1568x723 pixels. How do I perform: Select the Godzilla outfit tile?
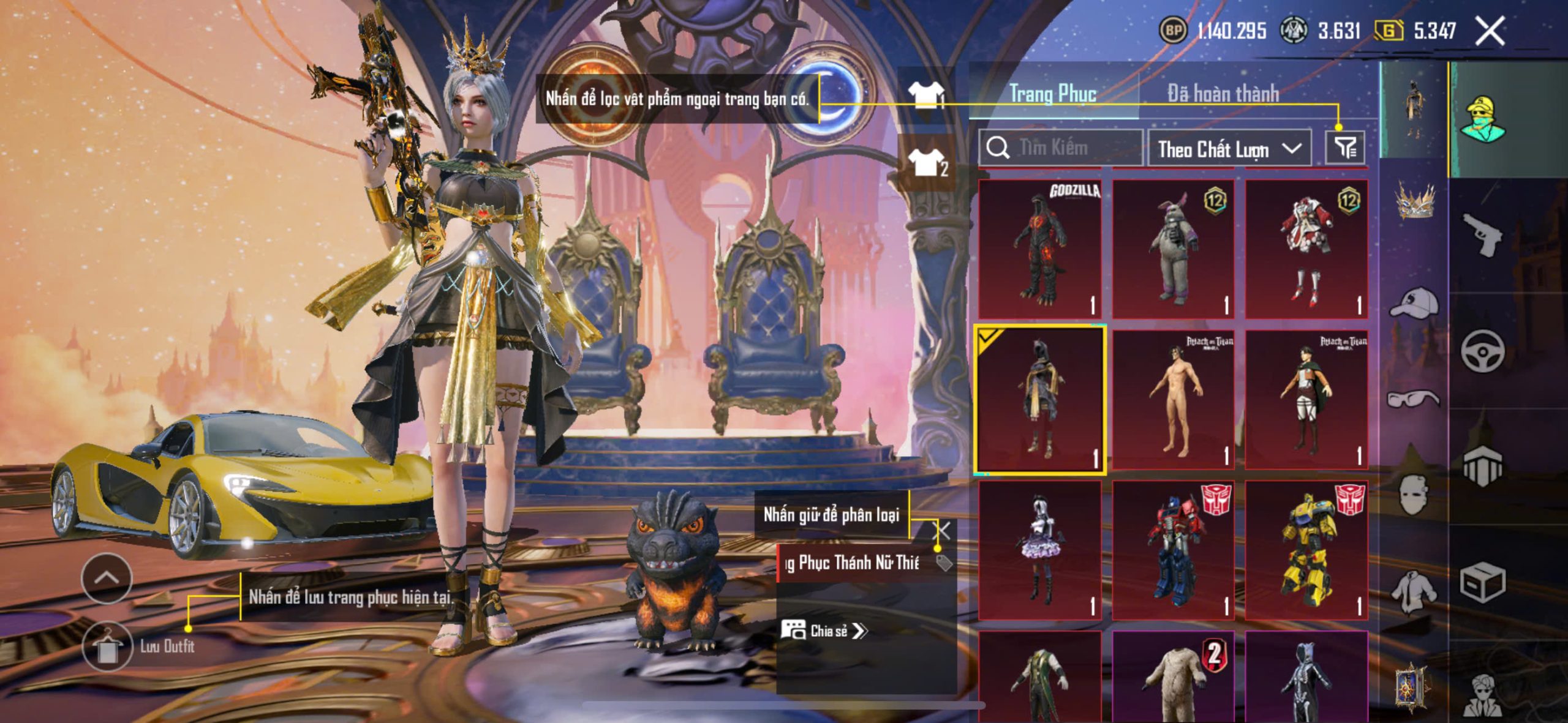pos(1040,249)
